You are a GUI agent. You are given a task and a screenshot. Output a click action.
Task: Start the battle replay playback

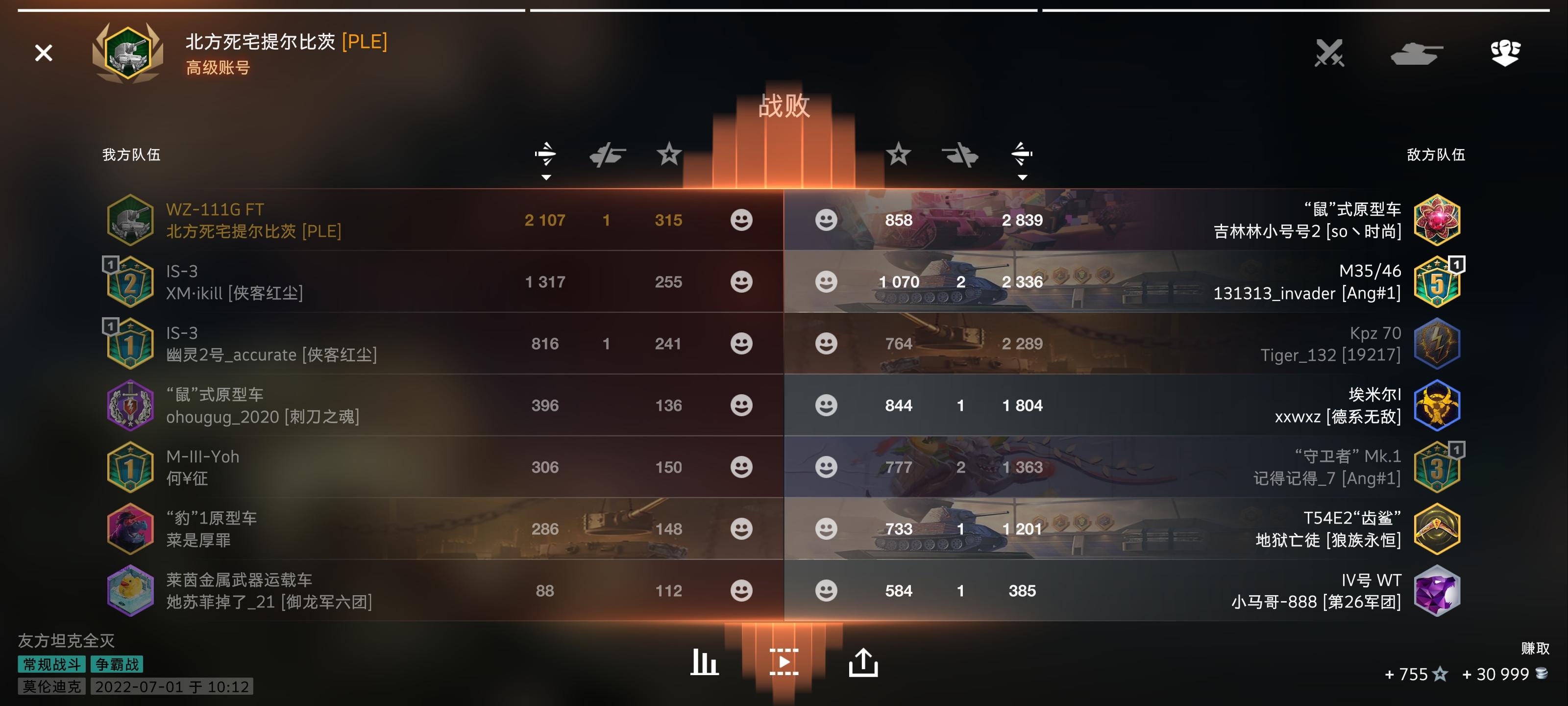click(784, 663)
